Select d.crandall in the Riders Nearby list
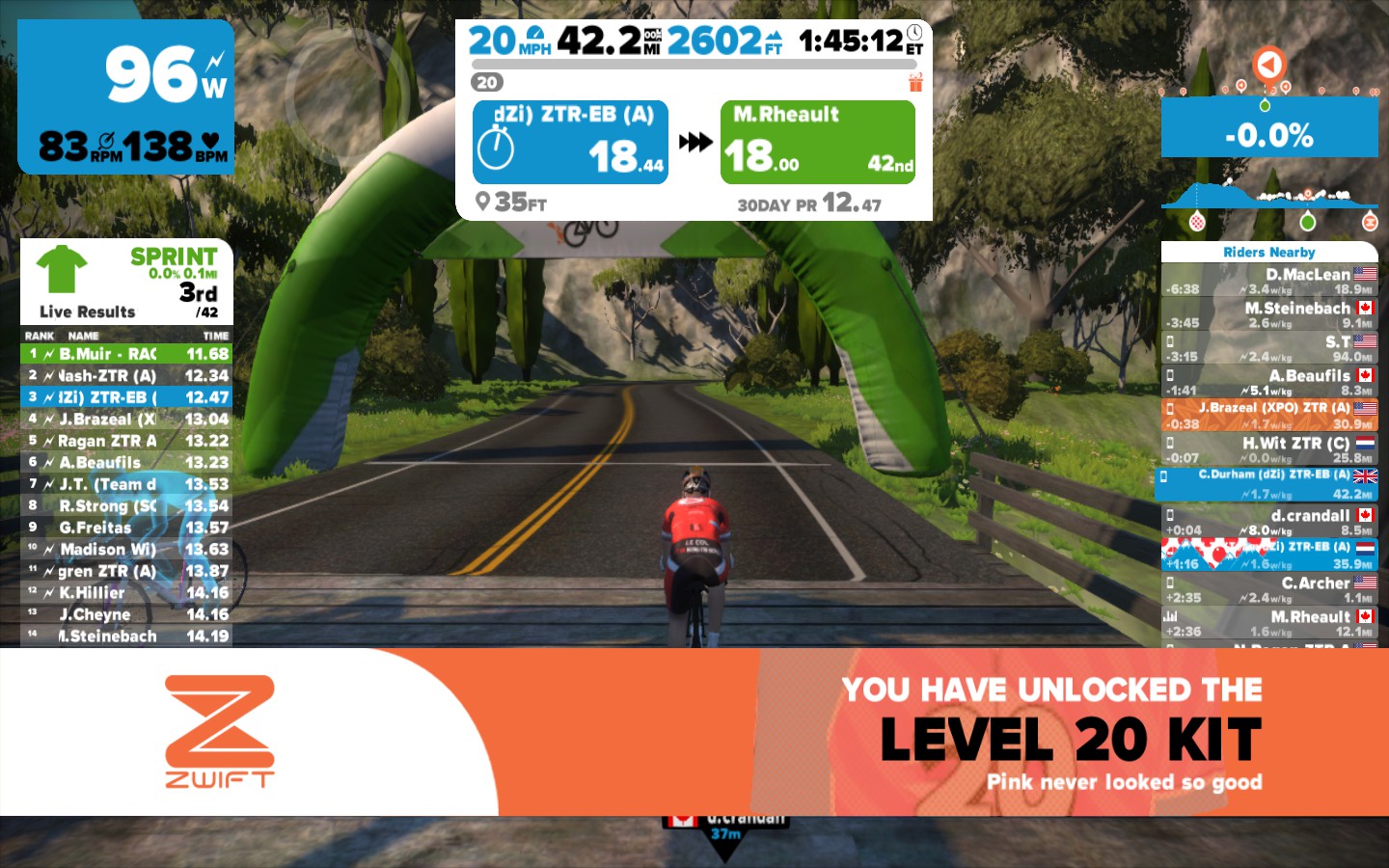1389x868 pixels. point(1269,522)
